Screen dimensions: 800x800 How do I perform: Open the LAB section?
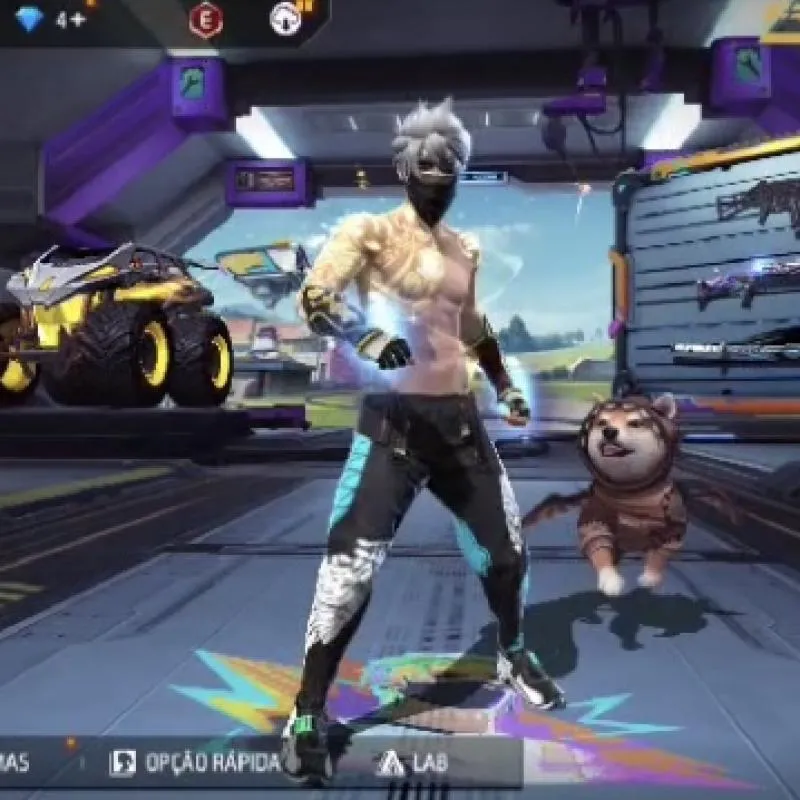pos(405,763)
